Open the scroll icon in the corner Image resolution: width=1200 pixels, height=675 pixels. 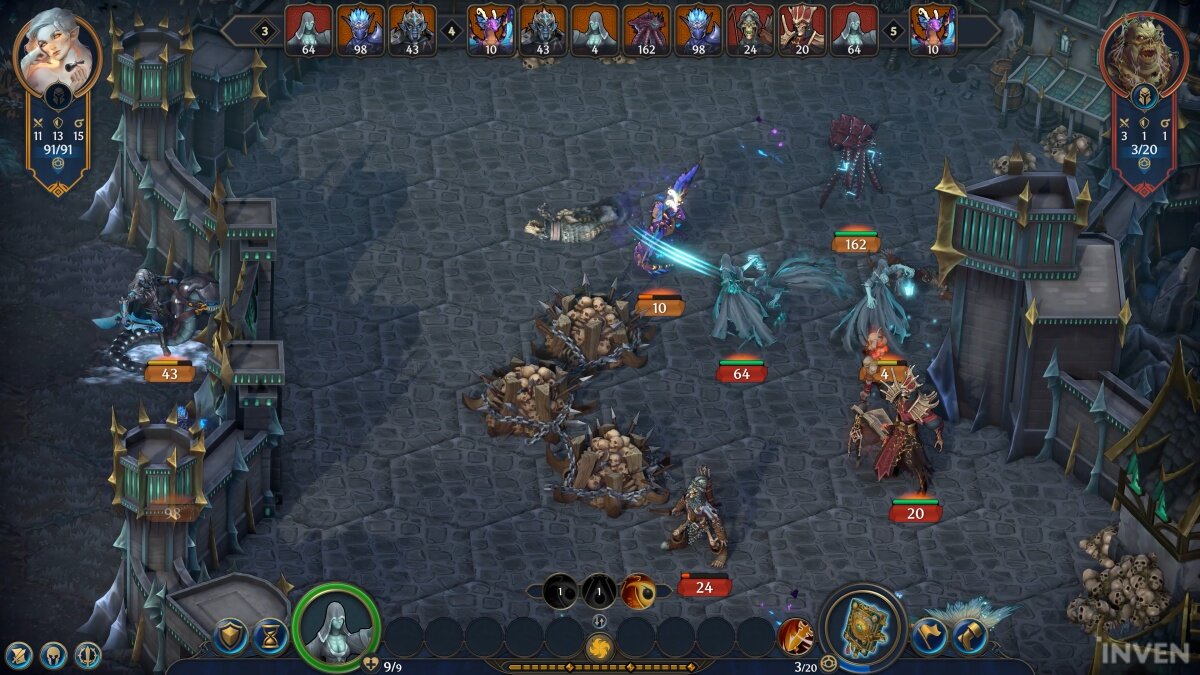click(x=18, y=655)
